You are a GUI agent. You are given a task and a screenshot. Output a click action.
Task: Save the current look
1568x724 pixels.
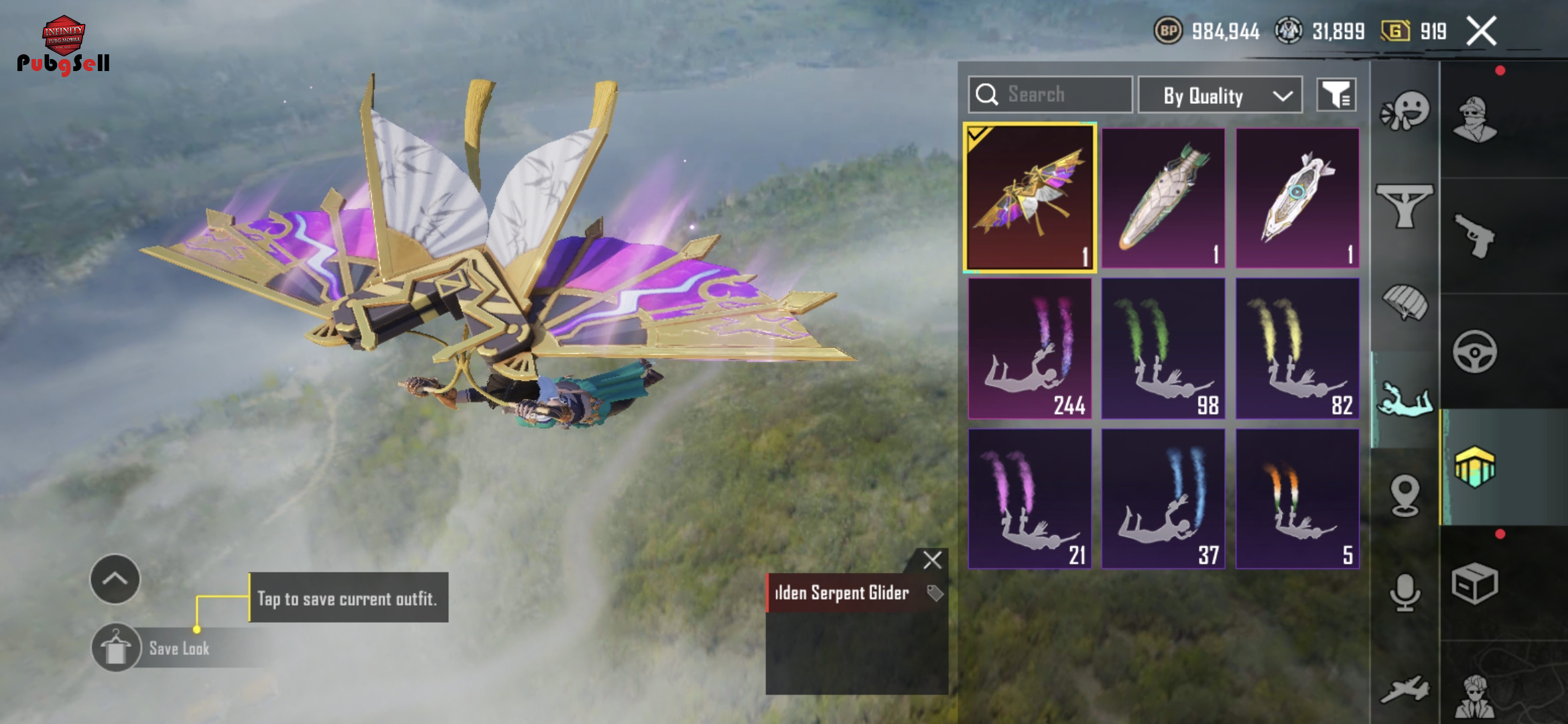pos(117,648)
